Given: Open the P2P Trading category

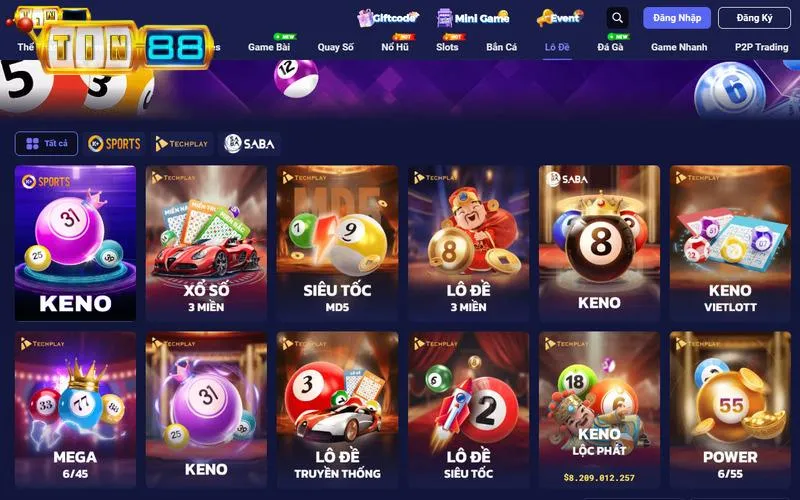Looking at the screenshot, I should coord(761,47).
